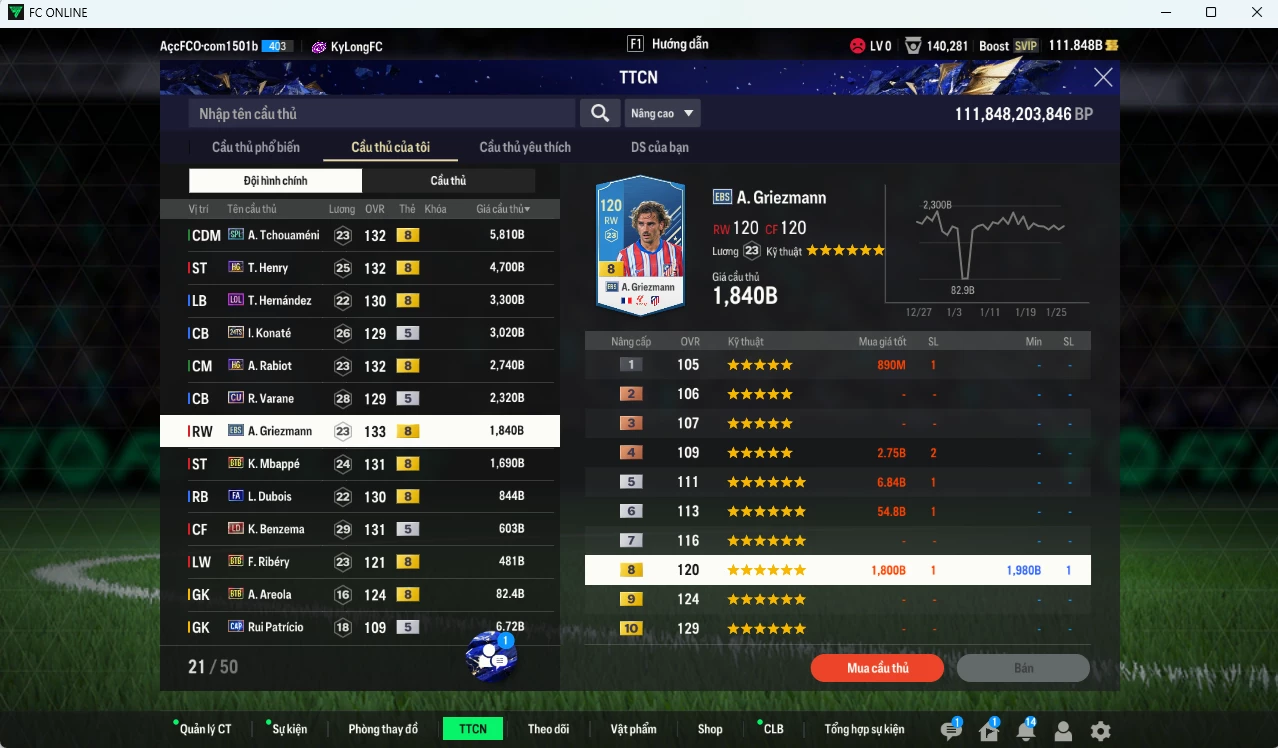Open the gear settings icon
The height and width of the screenshot is (748, 1278).
pyautogui.click(x=1100, y=731)
